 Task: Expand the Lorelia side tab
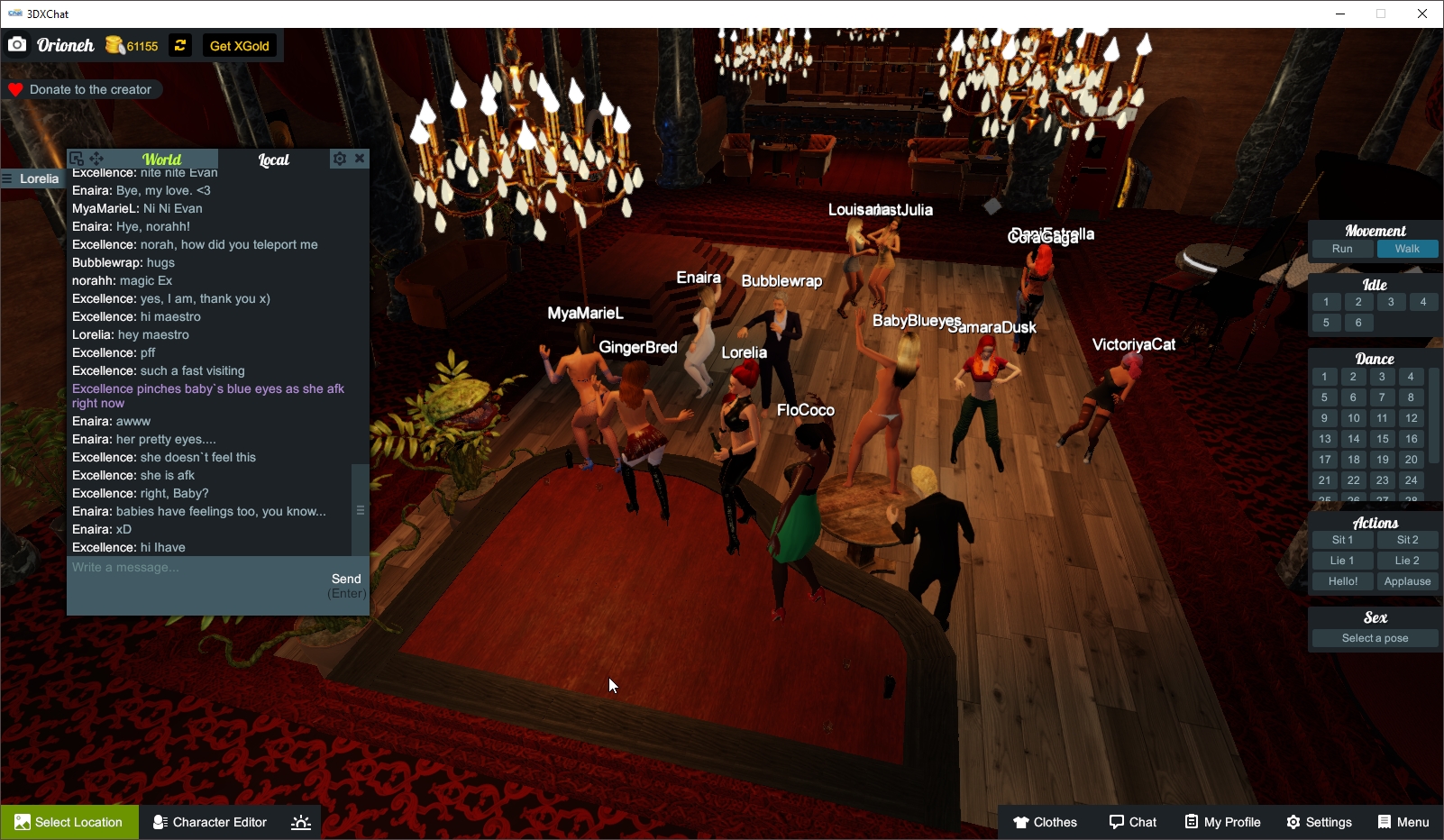tap(32, 178)
